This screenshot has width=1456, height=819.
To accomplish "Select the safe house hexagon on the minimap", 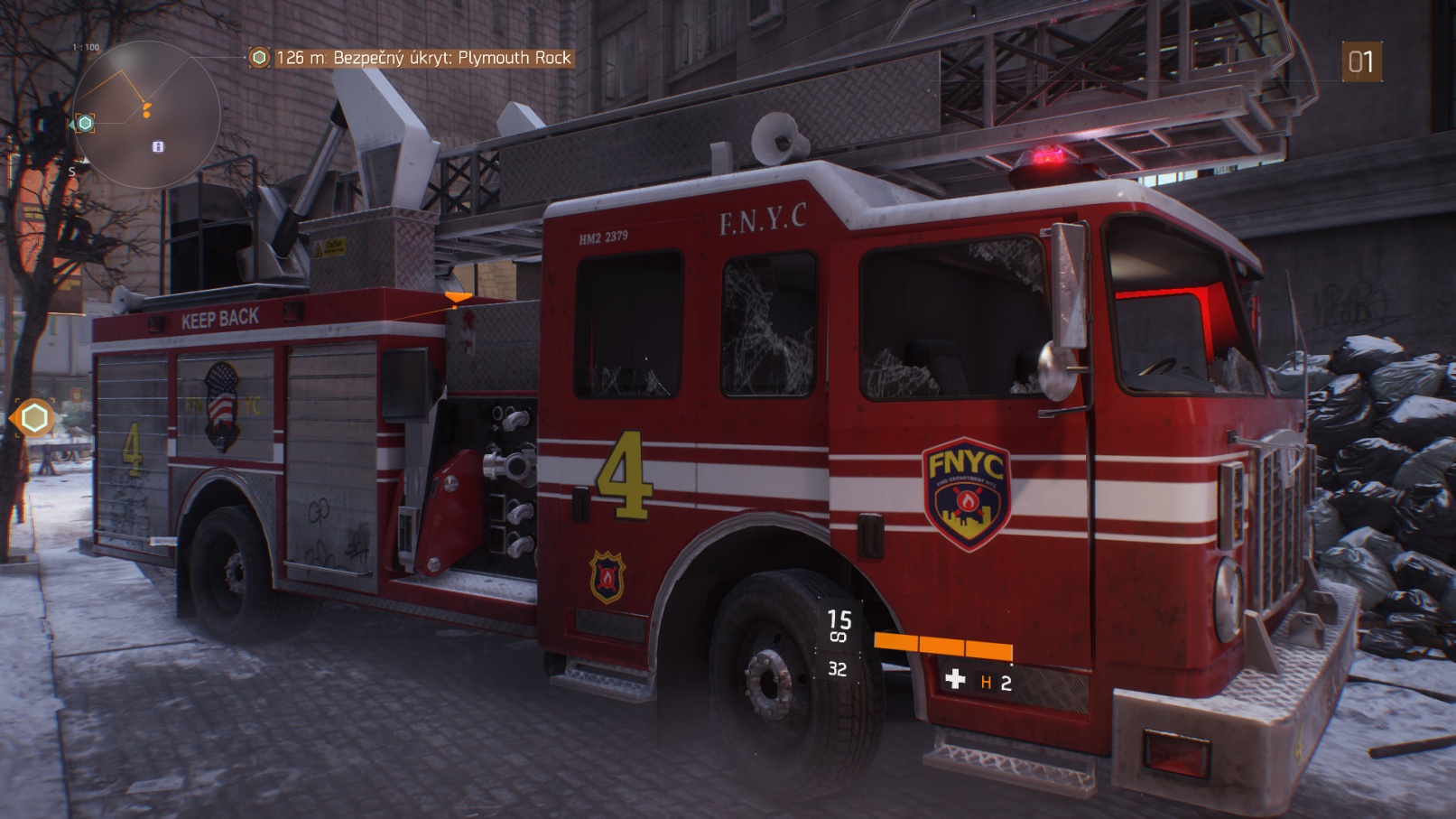I will tap(85, 123).
